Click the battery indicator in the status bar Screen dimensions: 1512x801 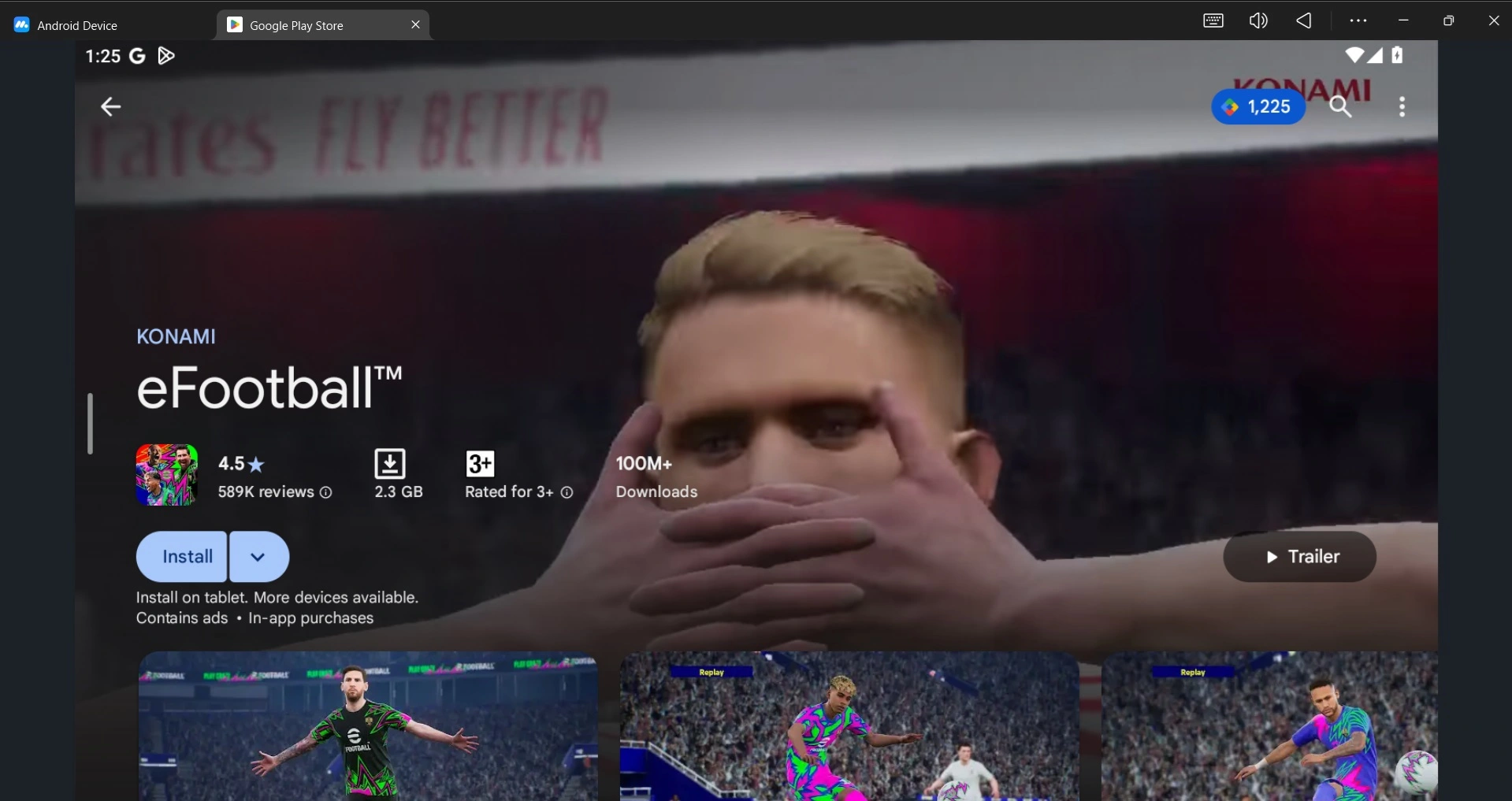tap(1399, 56)
